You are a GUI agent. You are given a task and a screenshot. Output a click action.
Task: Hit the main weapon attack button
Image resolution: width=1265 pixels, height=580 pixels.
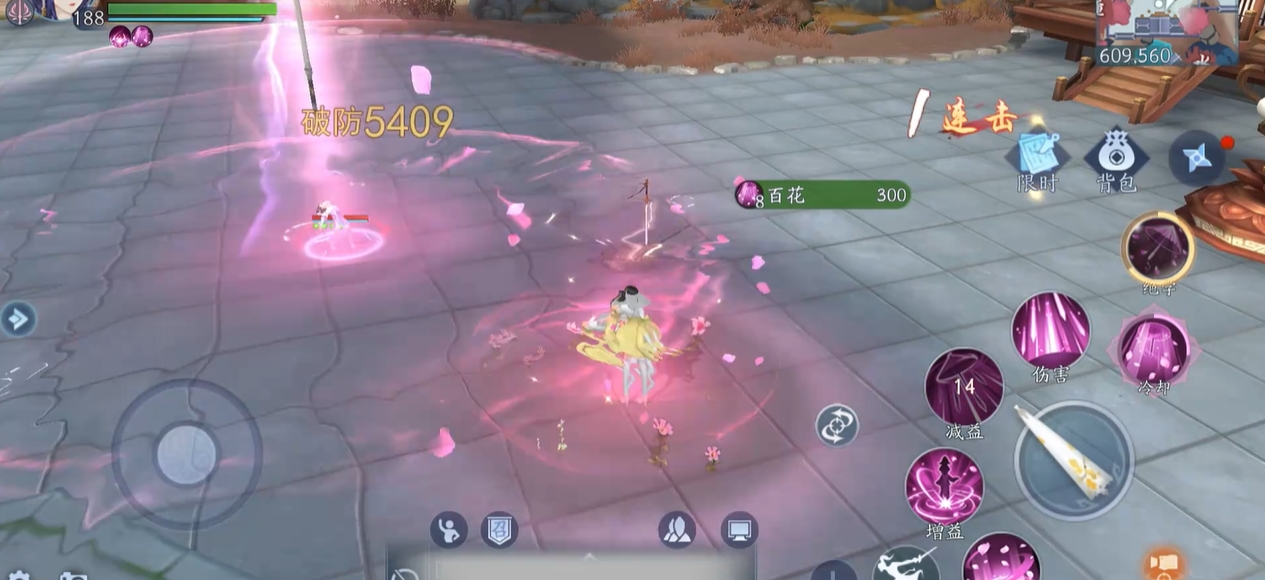pos(1073,460)
